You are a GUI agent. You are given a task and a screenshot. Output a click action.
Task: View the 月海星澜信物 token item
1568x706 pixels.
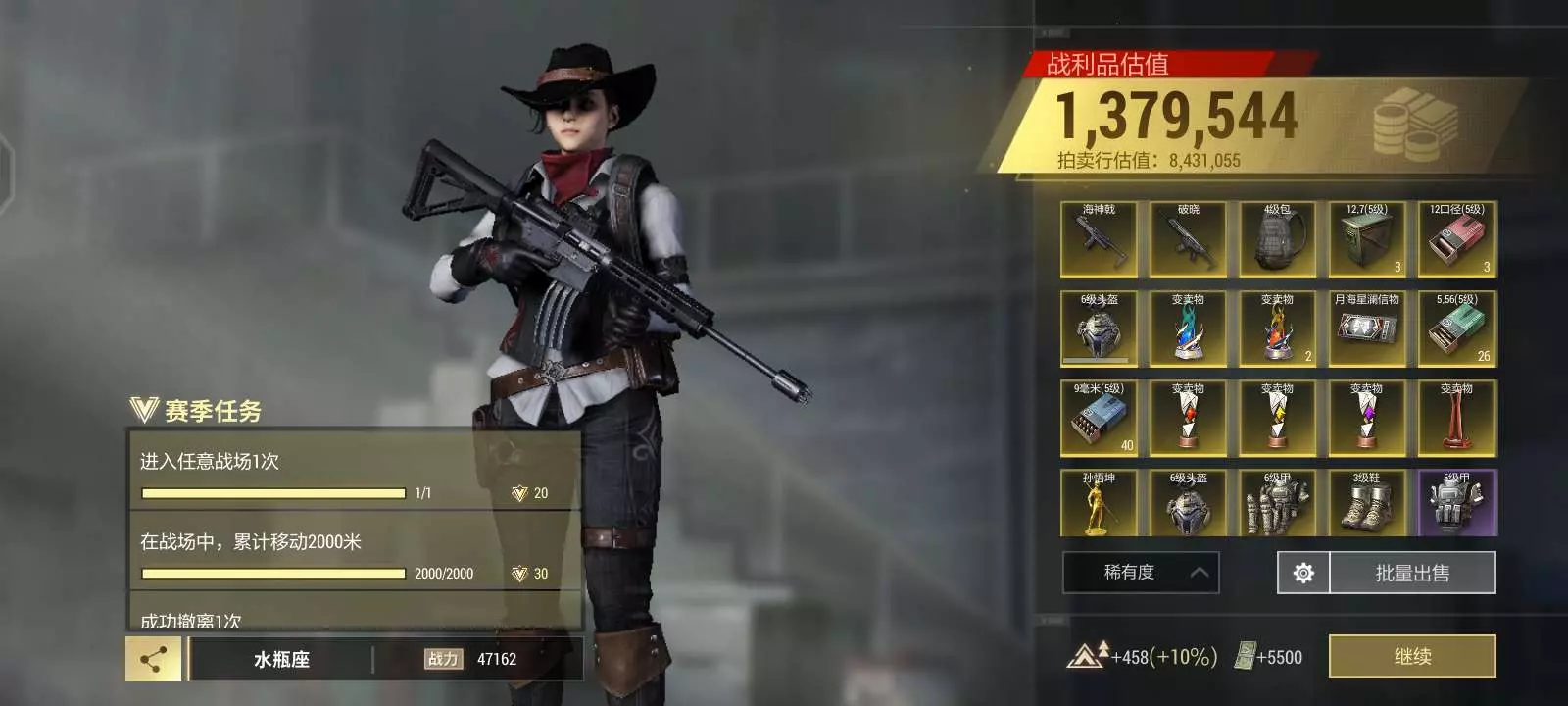click(x=1366, y=328)
